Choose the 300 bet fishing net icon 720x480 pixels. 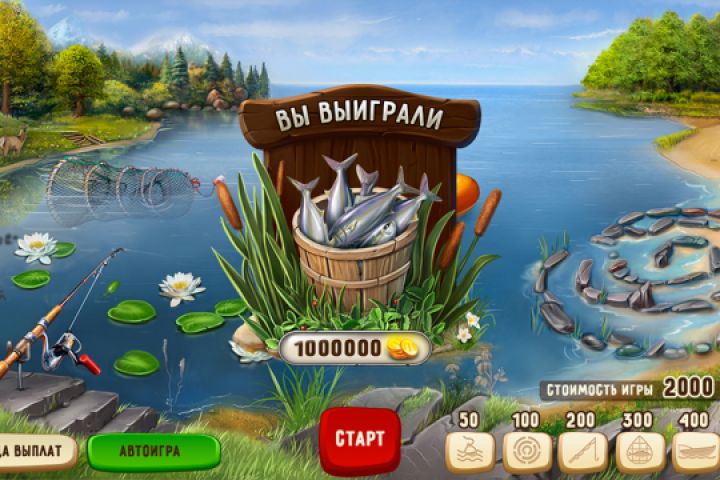click(639, 451)
